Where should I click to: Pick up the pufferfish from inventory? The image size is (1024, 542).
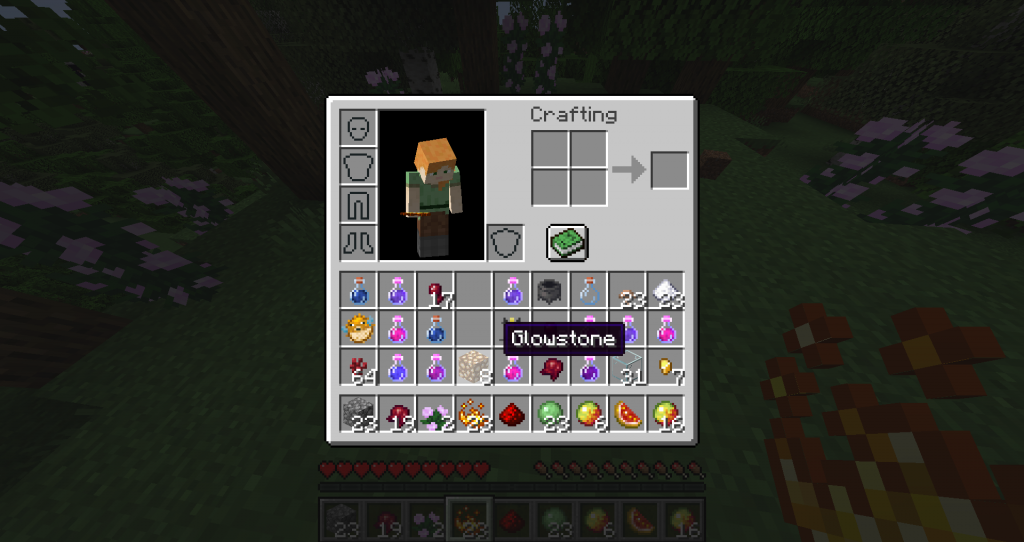pyautogui.click(x=359, y=329)
